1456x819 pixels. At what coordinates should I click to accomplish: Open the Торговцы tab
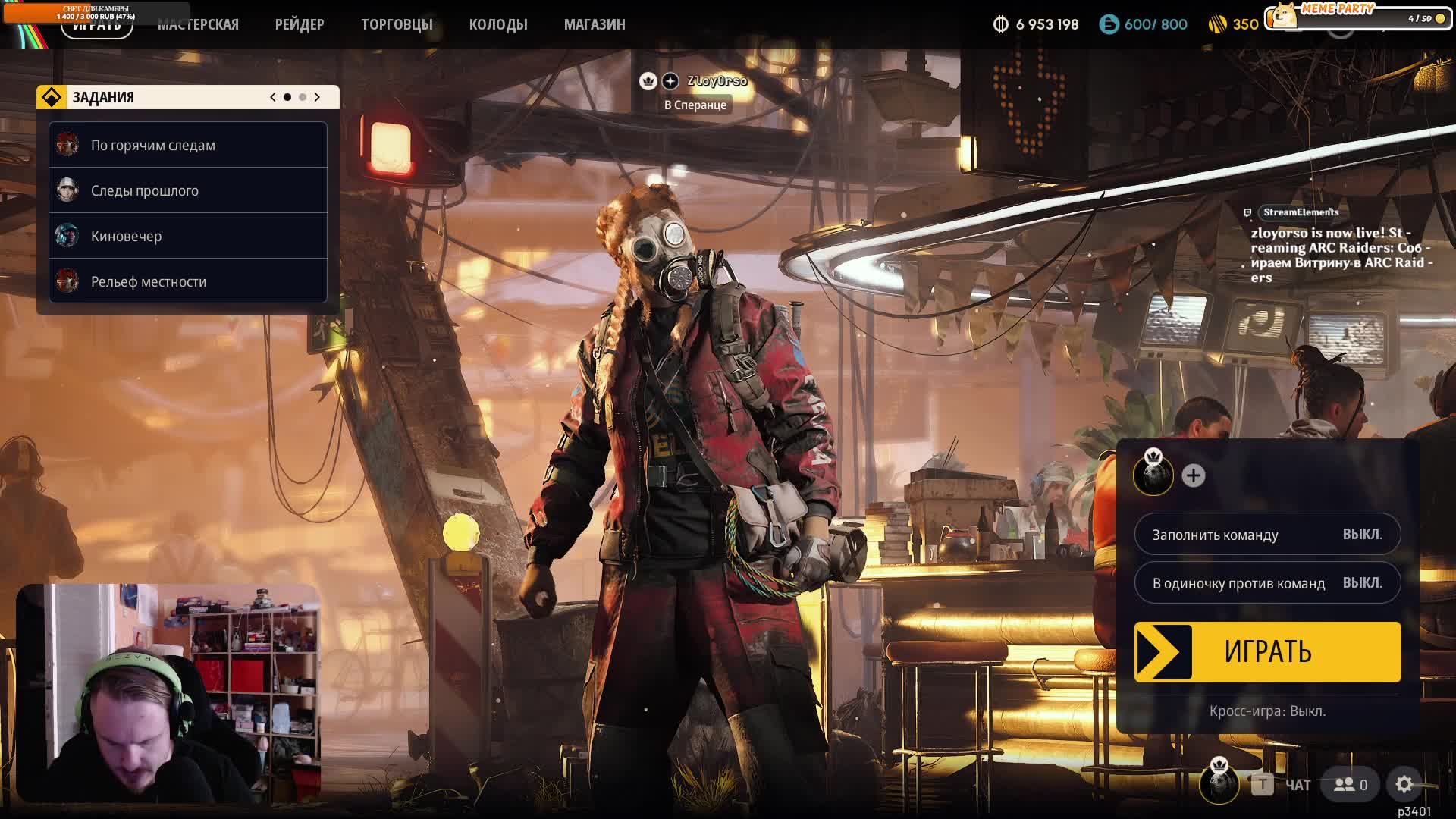click(x=397, y=24)
